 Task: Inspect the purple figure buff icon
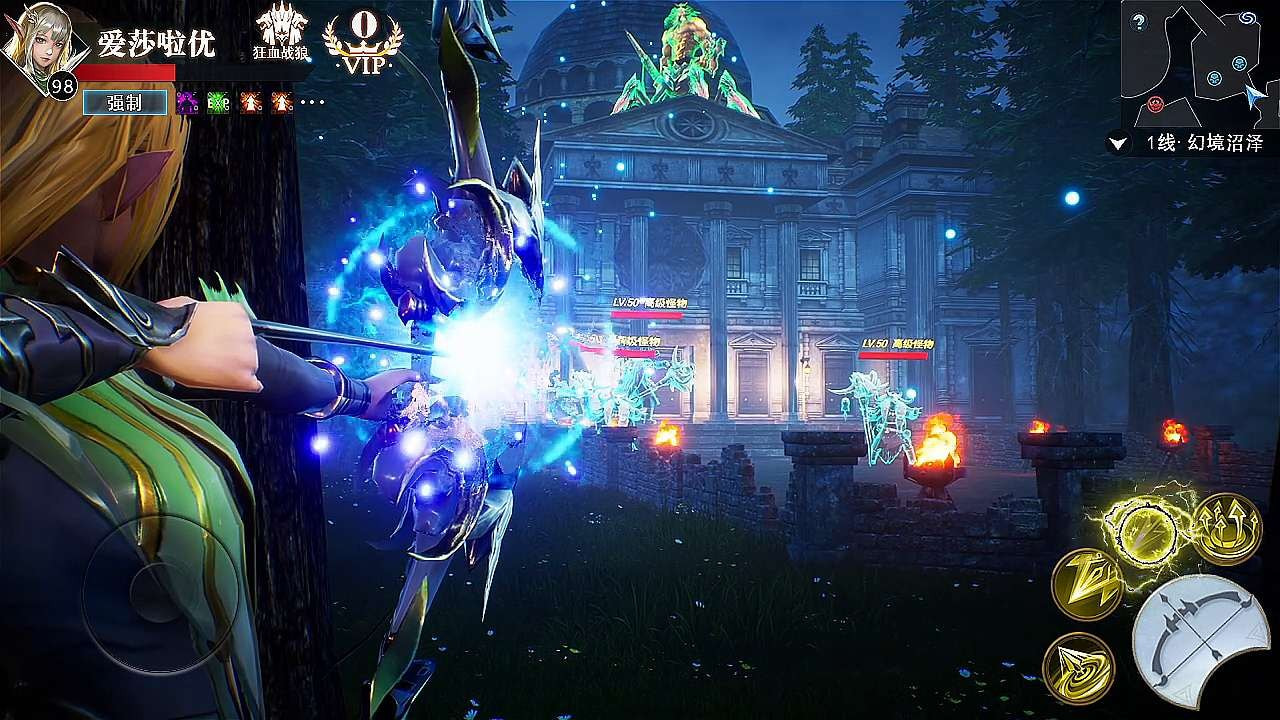187,101
